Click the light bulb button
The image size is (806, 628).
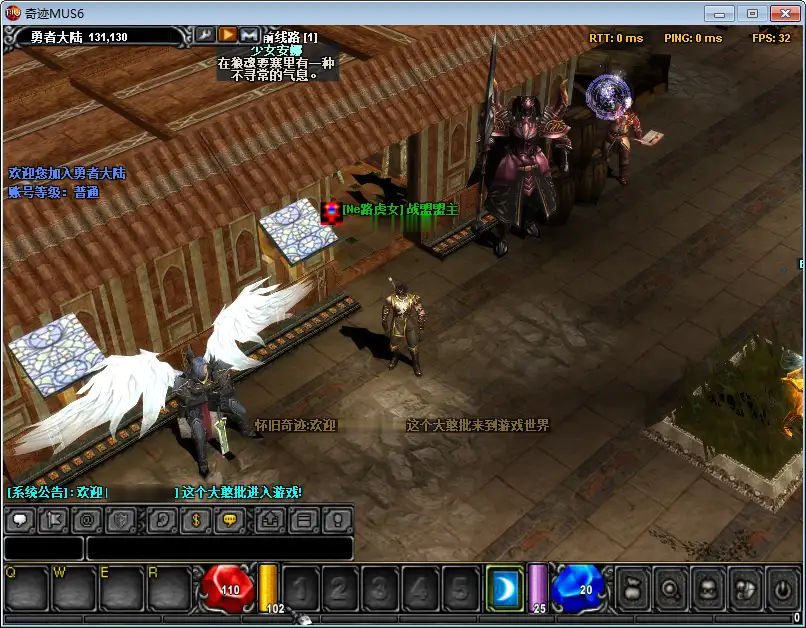(x=337, y=520)
